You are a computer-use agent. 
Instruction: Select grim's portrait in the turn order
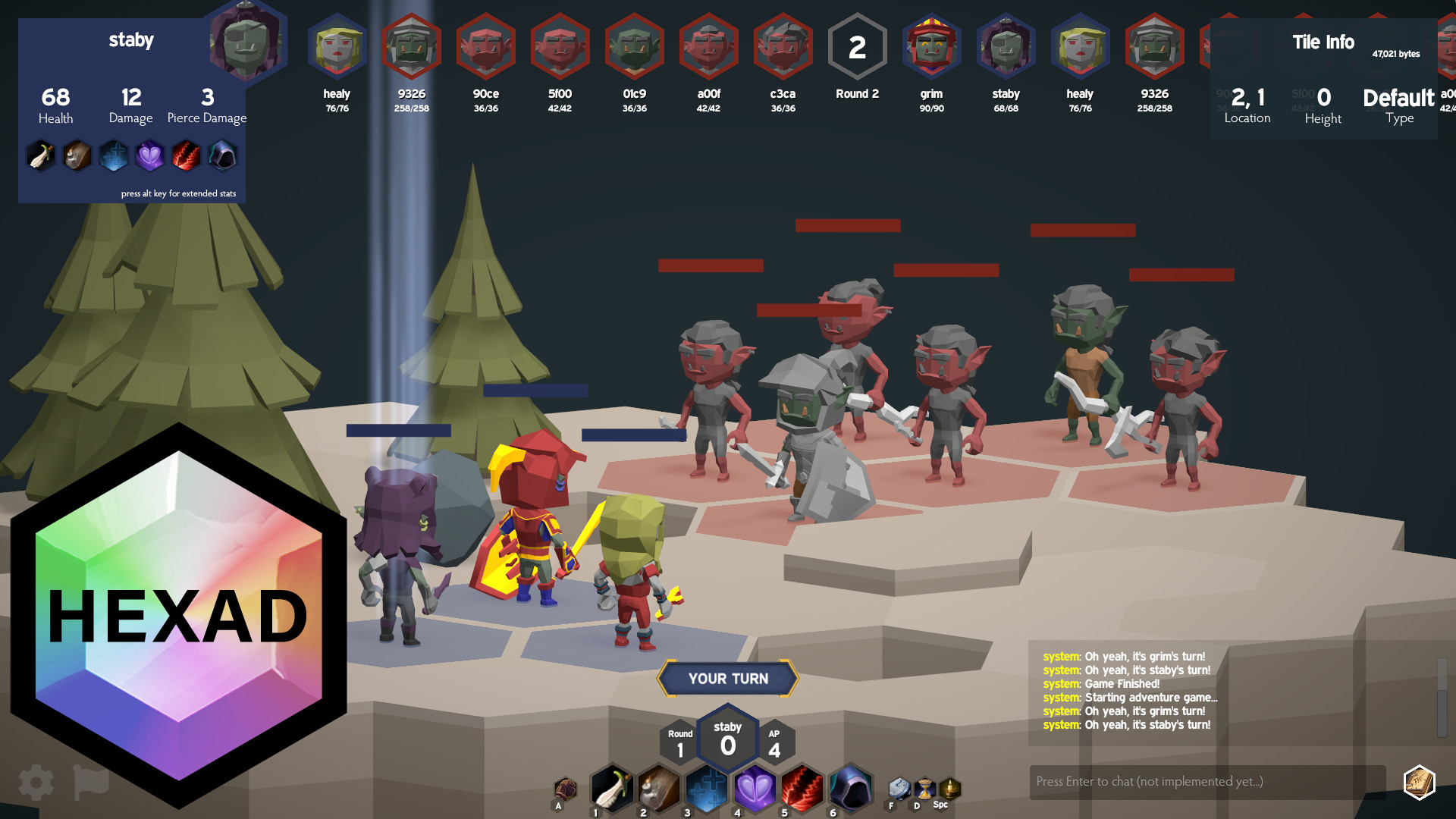point(931,47)
